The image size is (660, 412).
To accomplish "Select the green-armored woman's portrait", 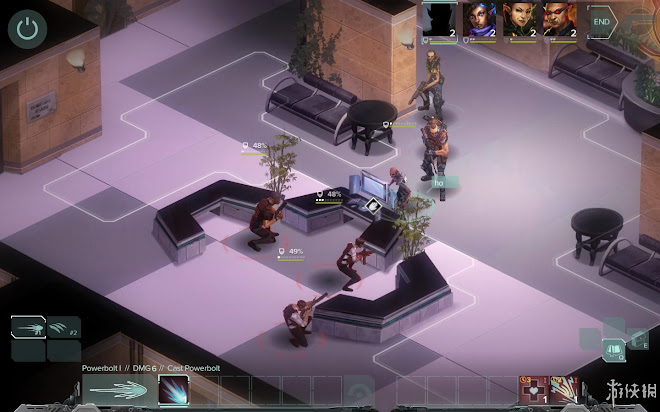I will (518, 18).
